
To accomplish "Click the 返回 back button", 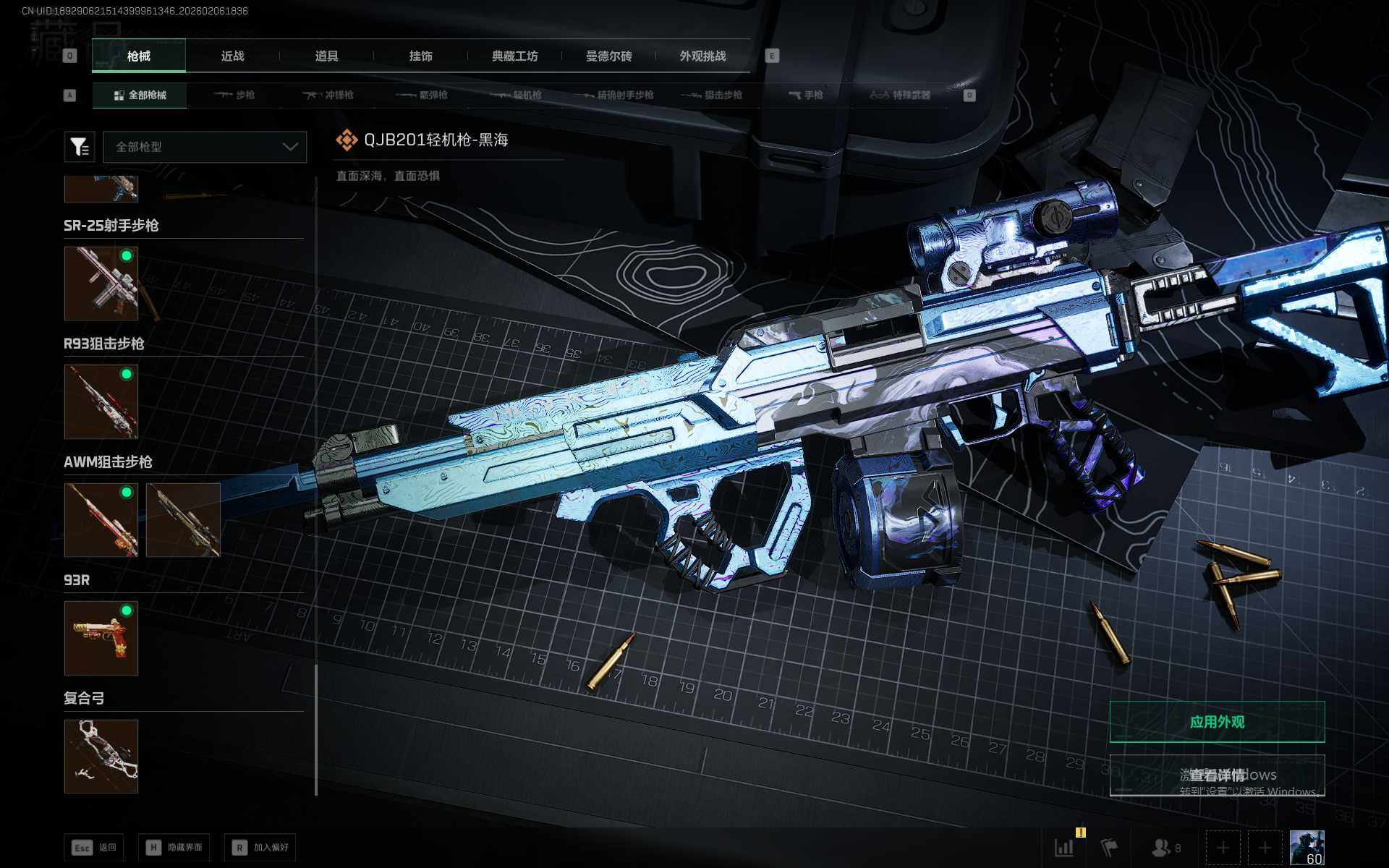I will click(x=94, y=847).
